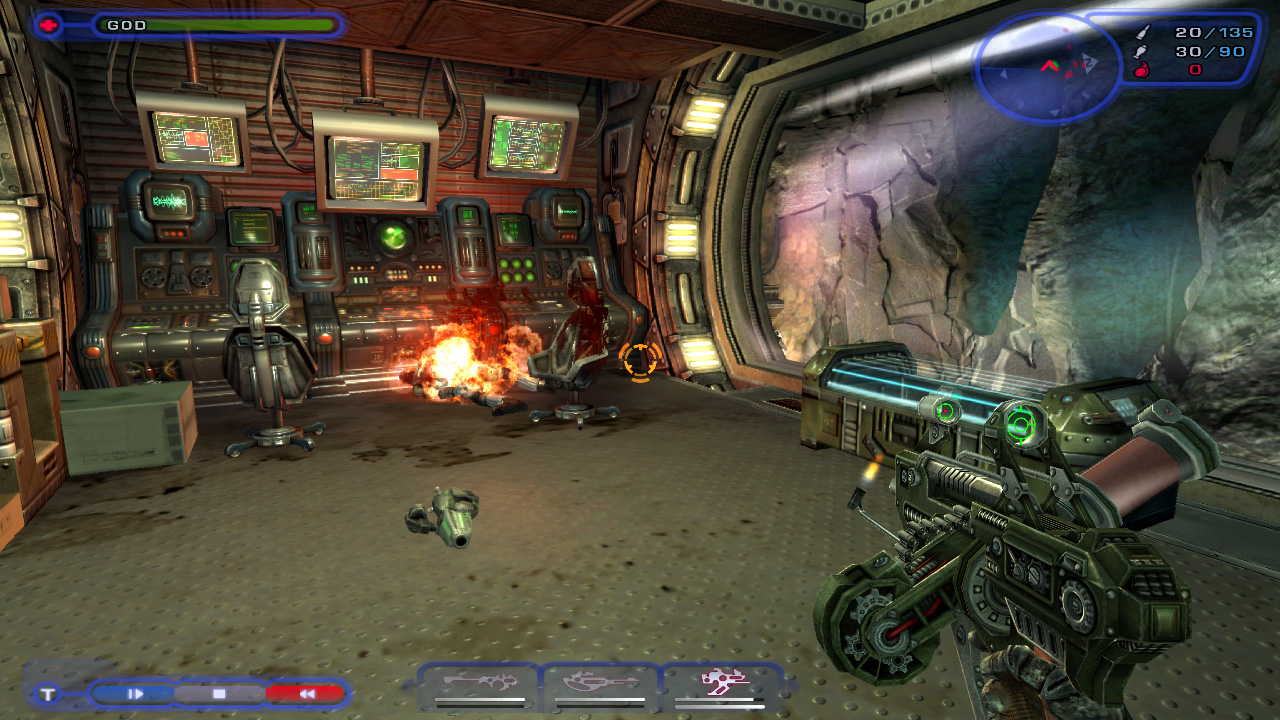
Task: Click the objective marker numbered 2 on radar
Action: tap(1090, 61)
